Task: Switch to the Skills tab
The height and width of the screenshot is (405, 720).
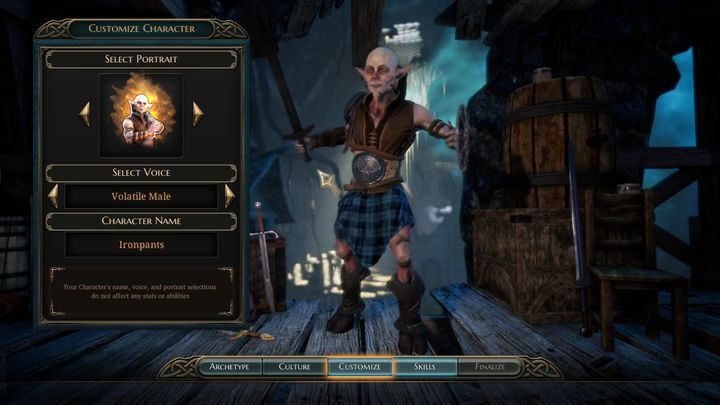Action: point(425,367)
